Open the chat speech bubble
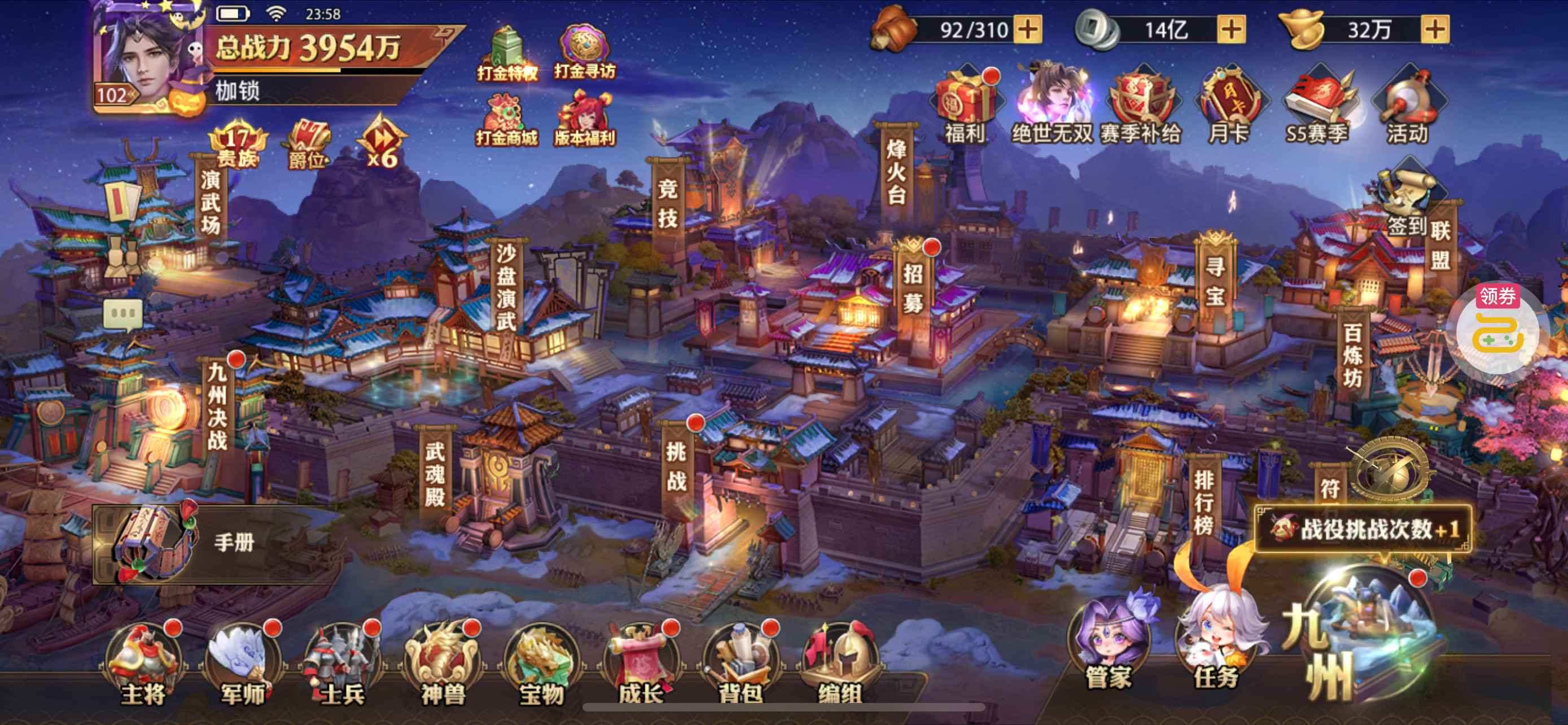The height and width of the screenshot is (725, 1568). pyautogui.click(x=124, y=314)
